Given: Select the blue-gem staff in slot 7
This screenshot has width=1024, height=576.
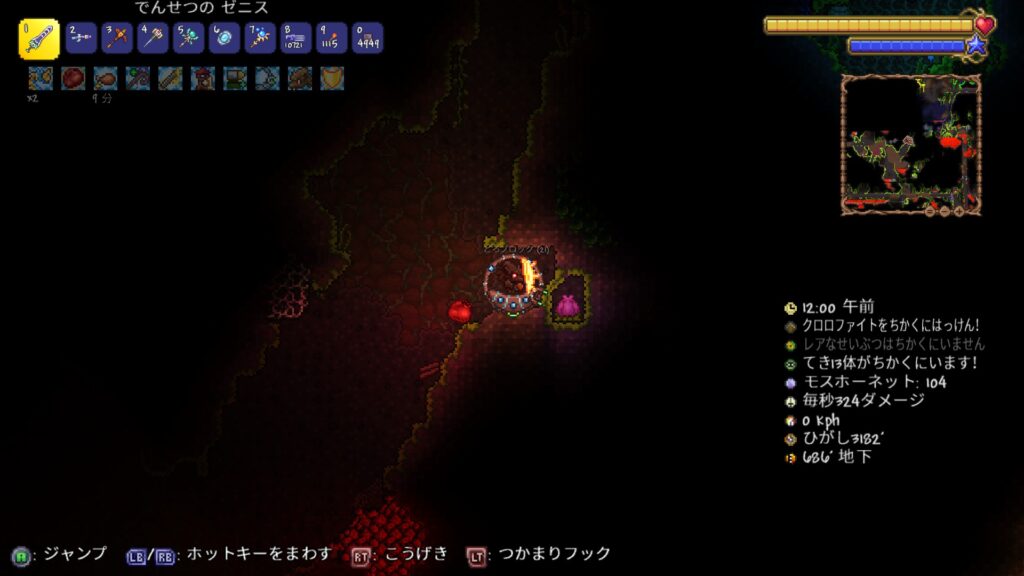Looking at the screenshot, I should (260, 38).
